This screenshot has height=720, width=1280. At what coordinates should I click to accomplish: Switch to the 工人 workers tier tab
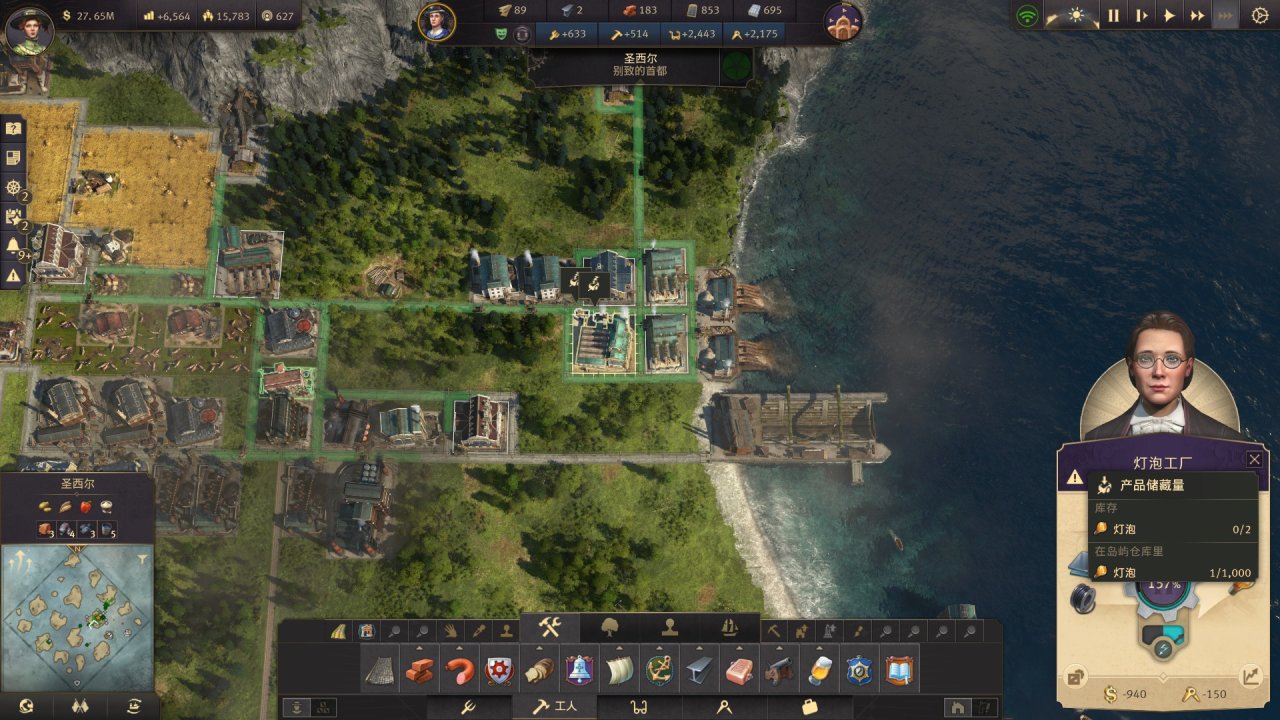point(554,707)
